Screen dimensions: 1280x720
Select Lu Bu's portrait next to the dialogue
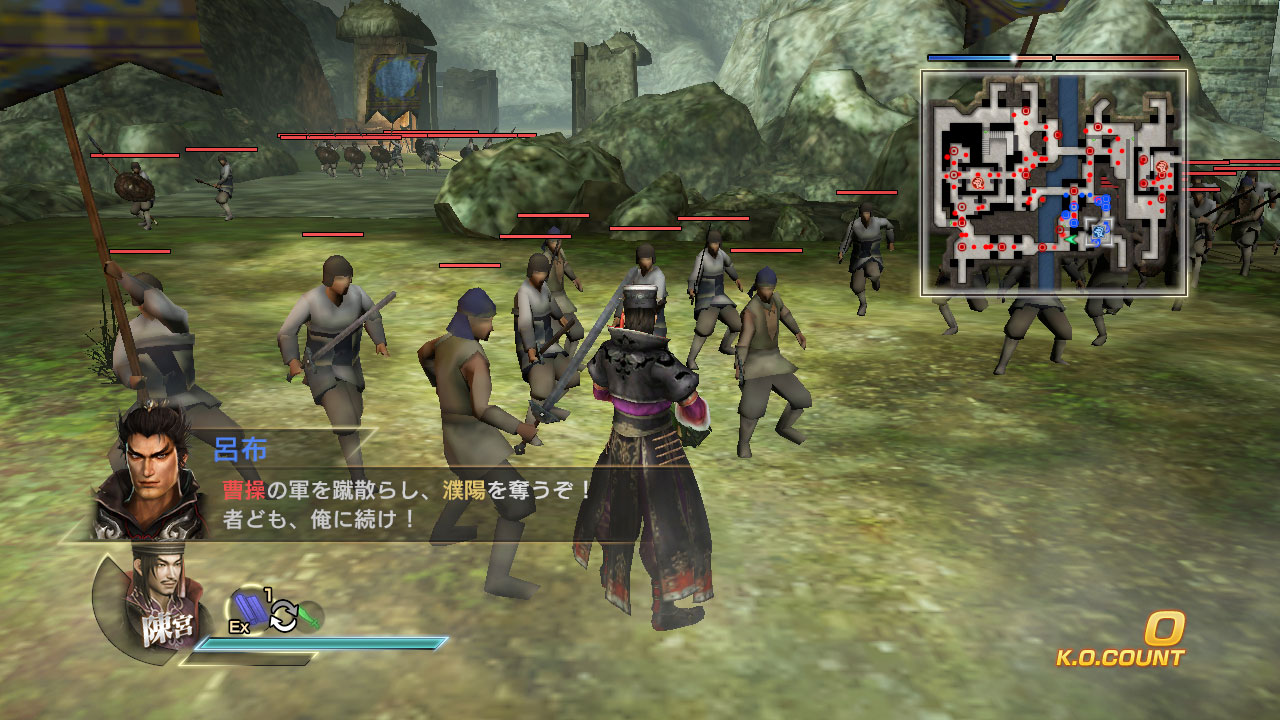pos(150,465)
